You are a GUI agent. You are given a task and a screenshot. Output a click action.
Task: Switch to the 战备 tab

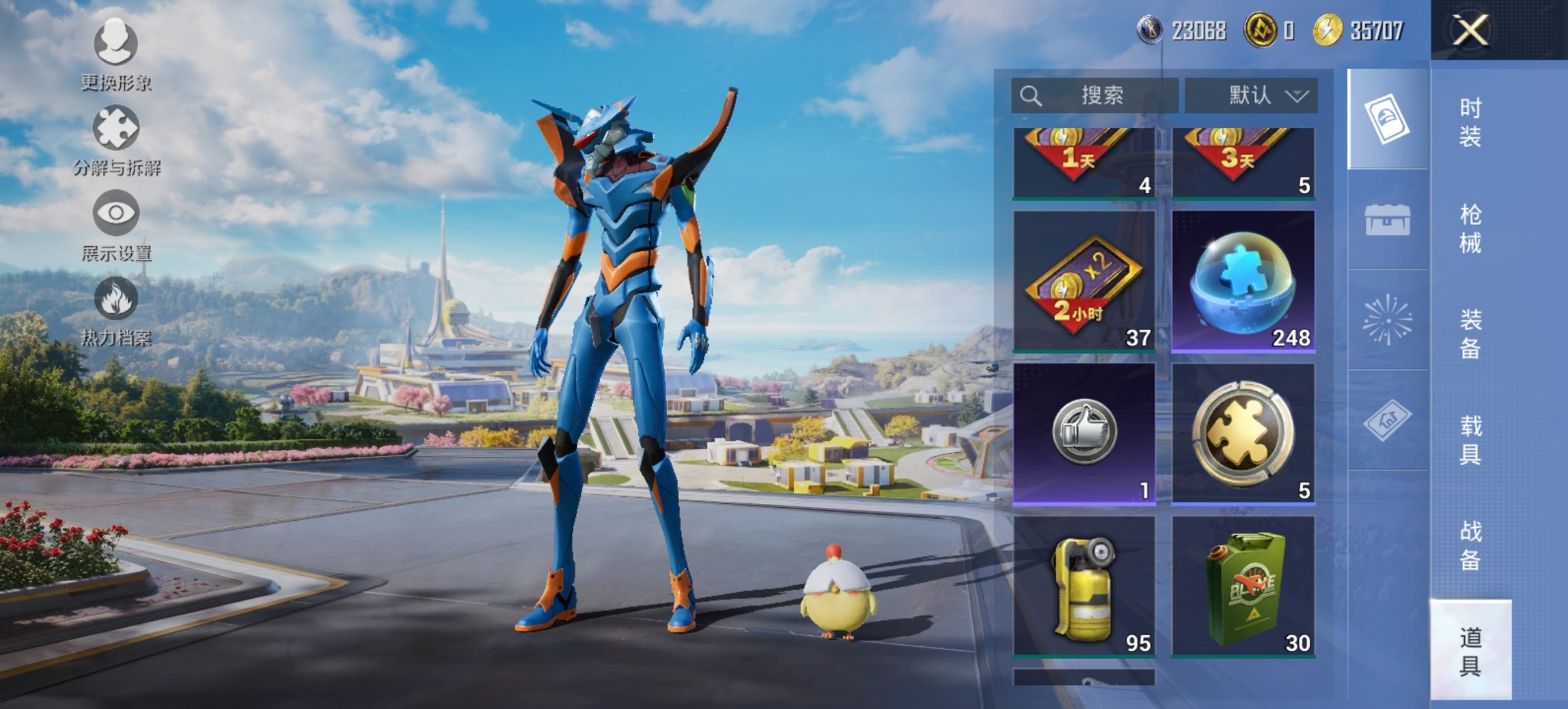click(1470, 545)
